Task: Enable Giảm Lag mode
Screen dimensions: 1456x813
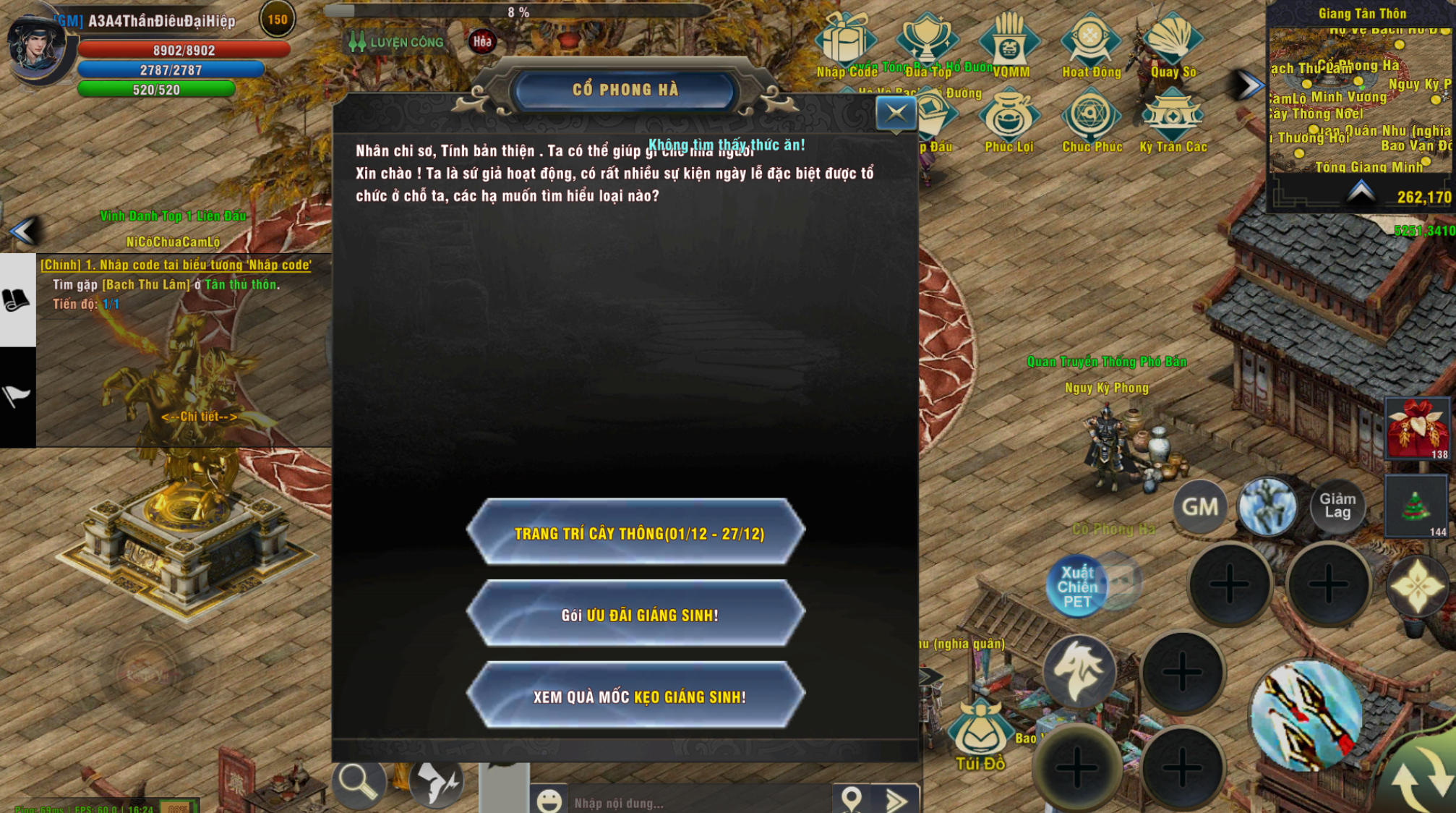Action: point(1338,505)
